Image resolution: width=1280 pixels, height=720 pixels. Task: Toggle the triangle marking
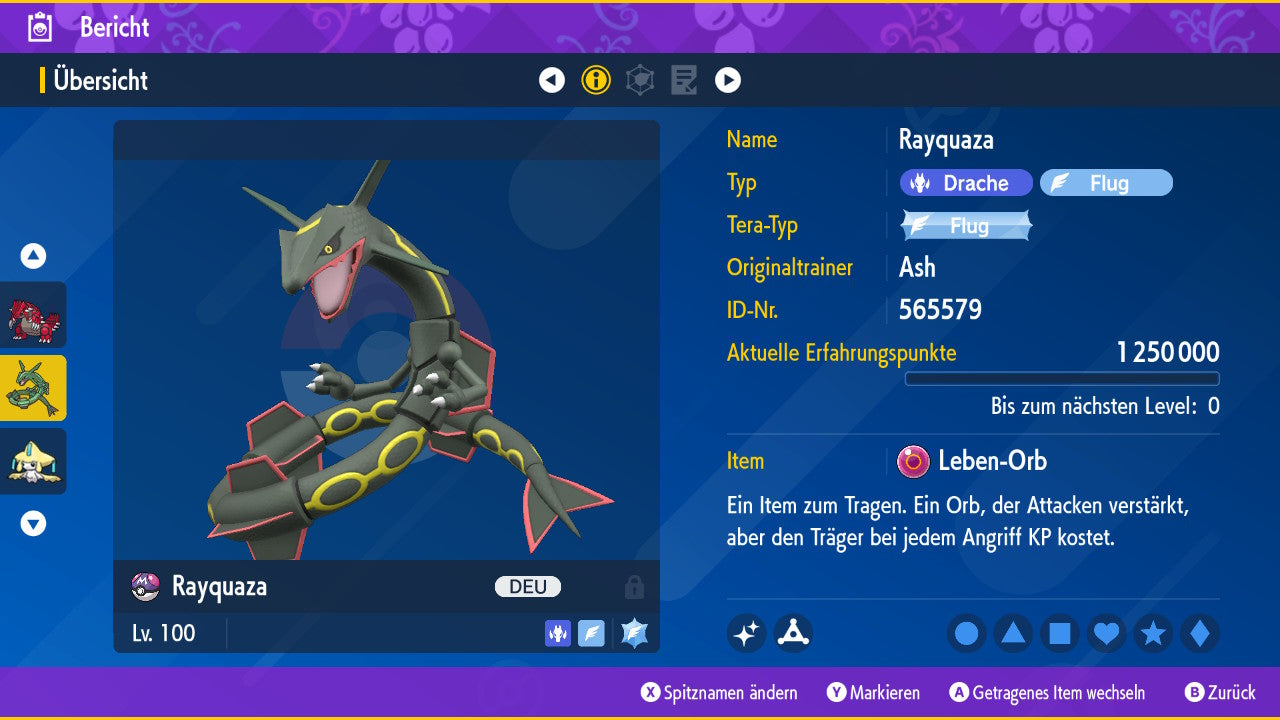1013,634
